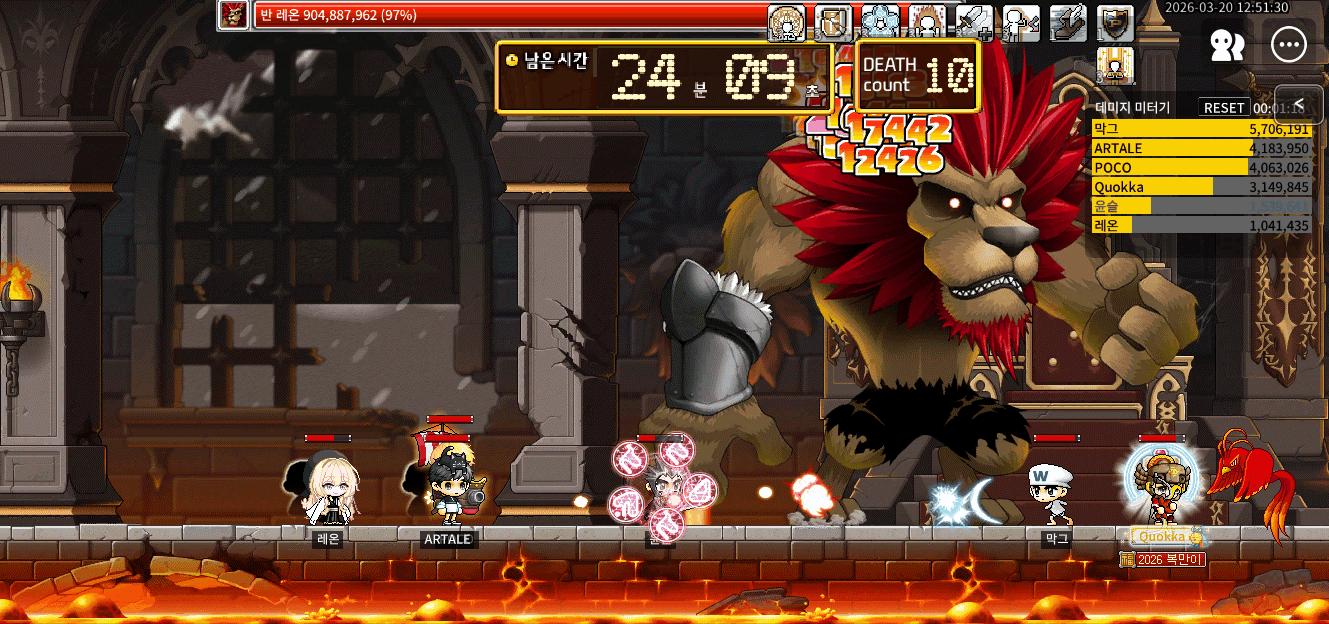Click the sword with plus buff icon
The width and height of the screenshot is (1329, 624).
click(x=974, y=22)
